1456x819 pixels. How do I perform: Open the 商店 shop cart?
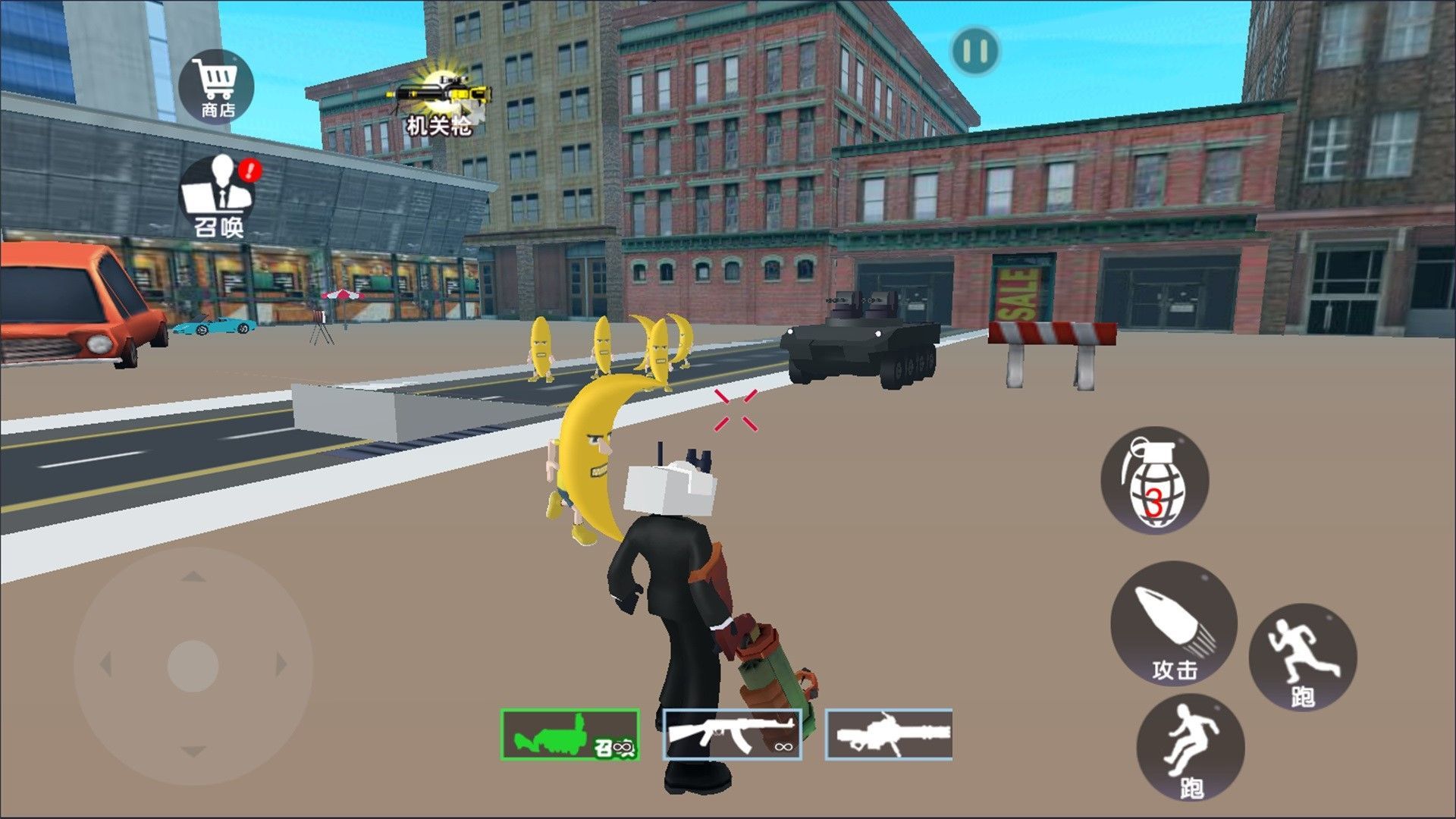218,87
